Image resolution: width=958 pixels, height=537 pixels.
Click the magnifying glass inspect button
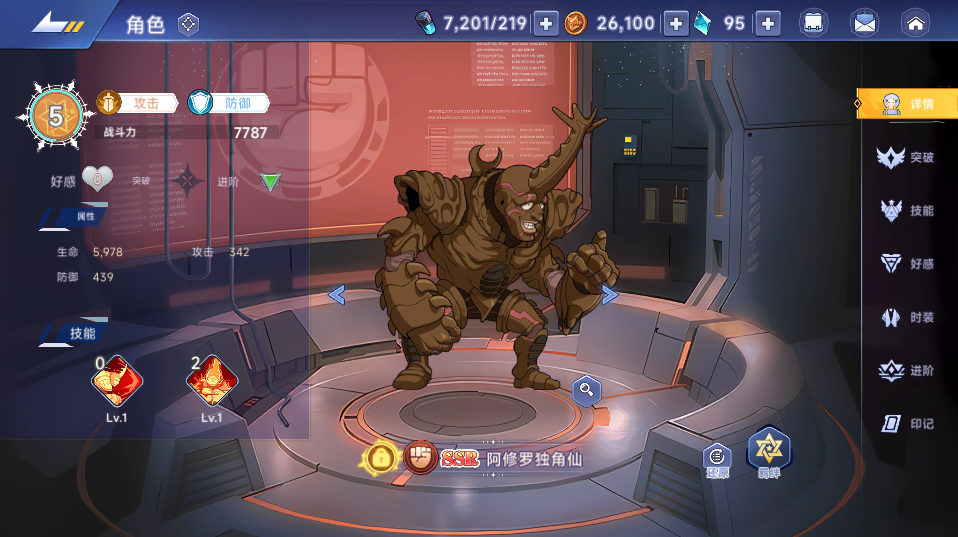586,390
